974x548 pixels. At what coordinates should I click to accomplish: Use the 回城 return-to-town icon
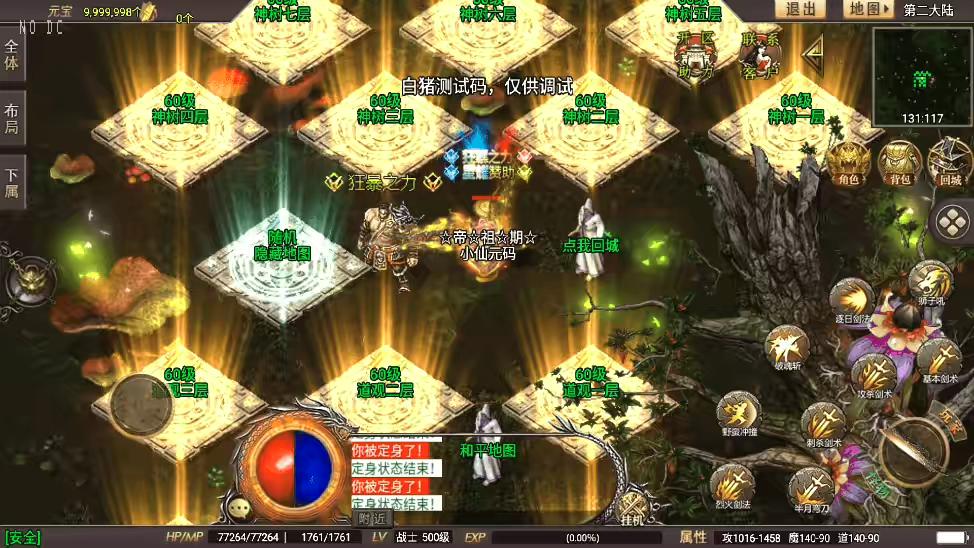[x=949, y=161]
